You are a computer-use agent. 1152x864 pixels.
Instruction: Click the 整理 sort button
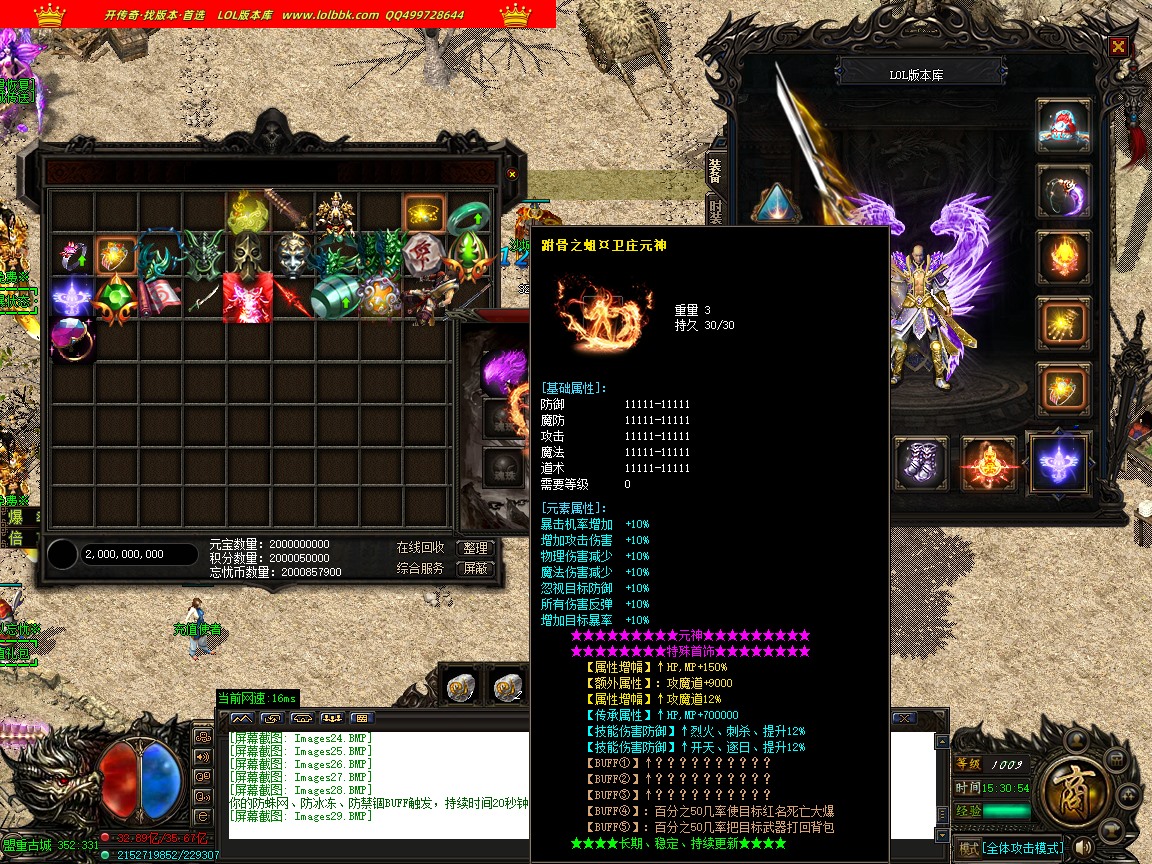(476, 548)
